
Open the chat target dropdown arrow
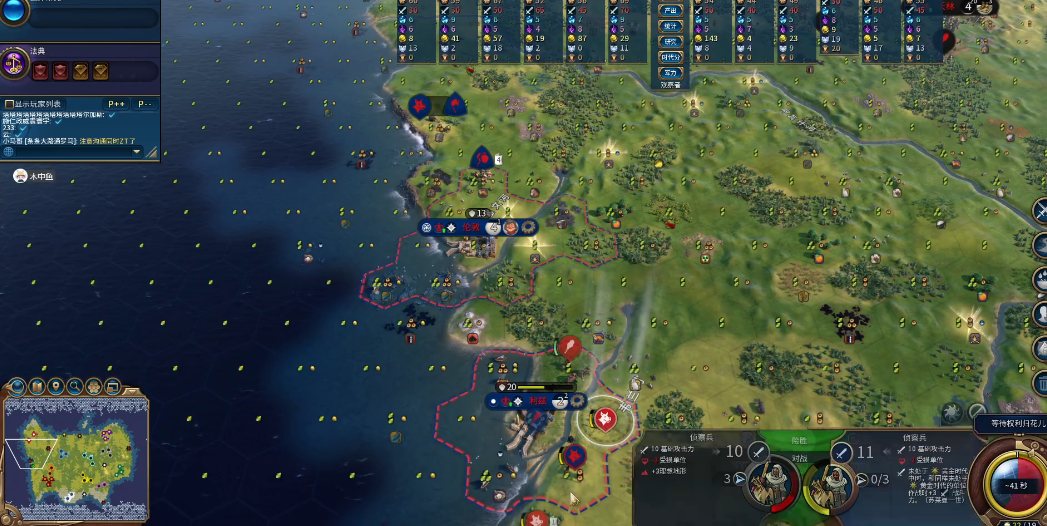pos(136,152)
